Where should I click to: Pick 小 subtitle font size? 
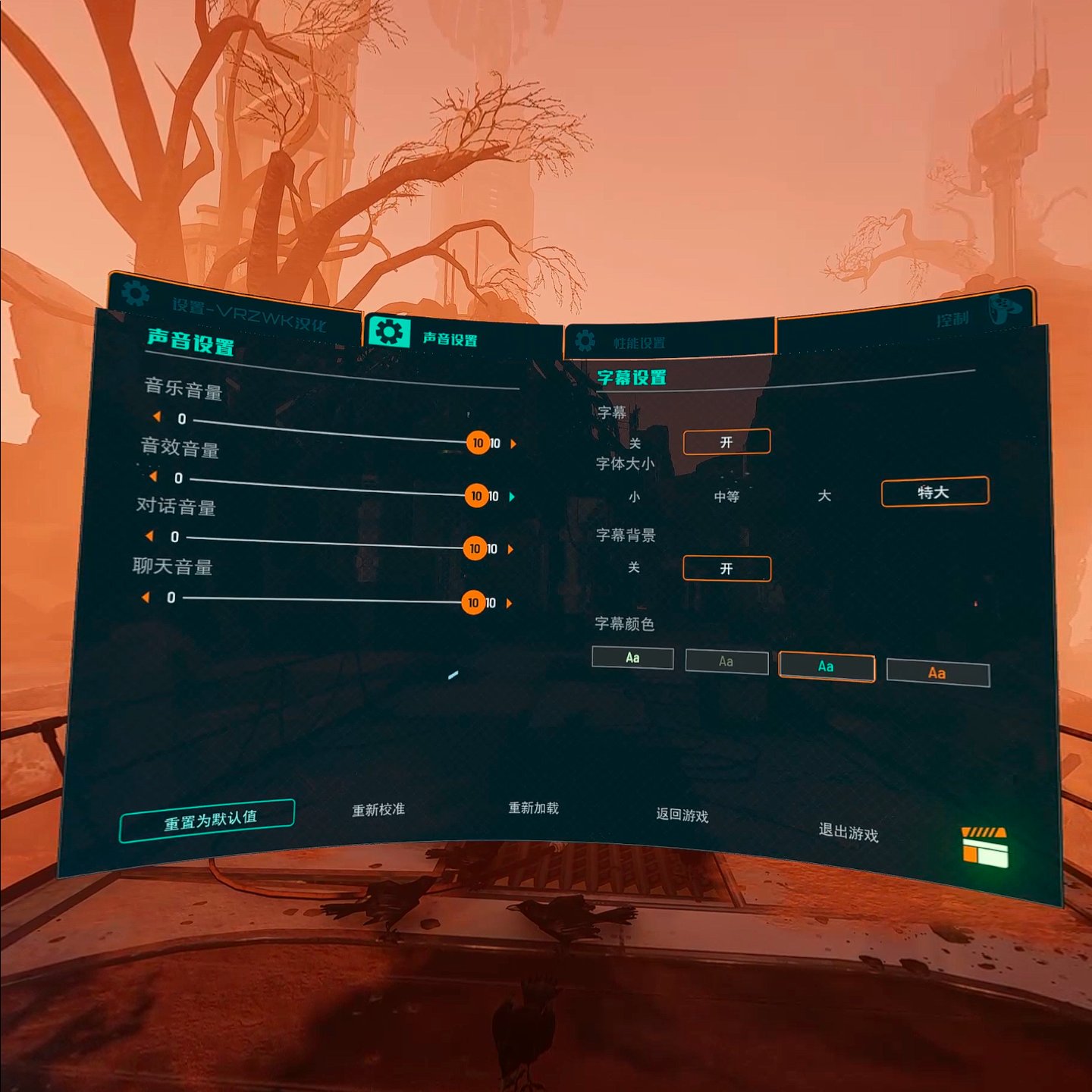click(x=634, y=497)
